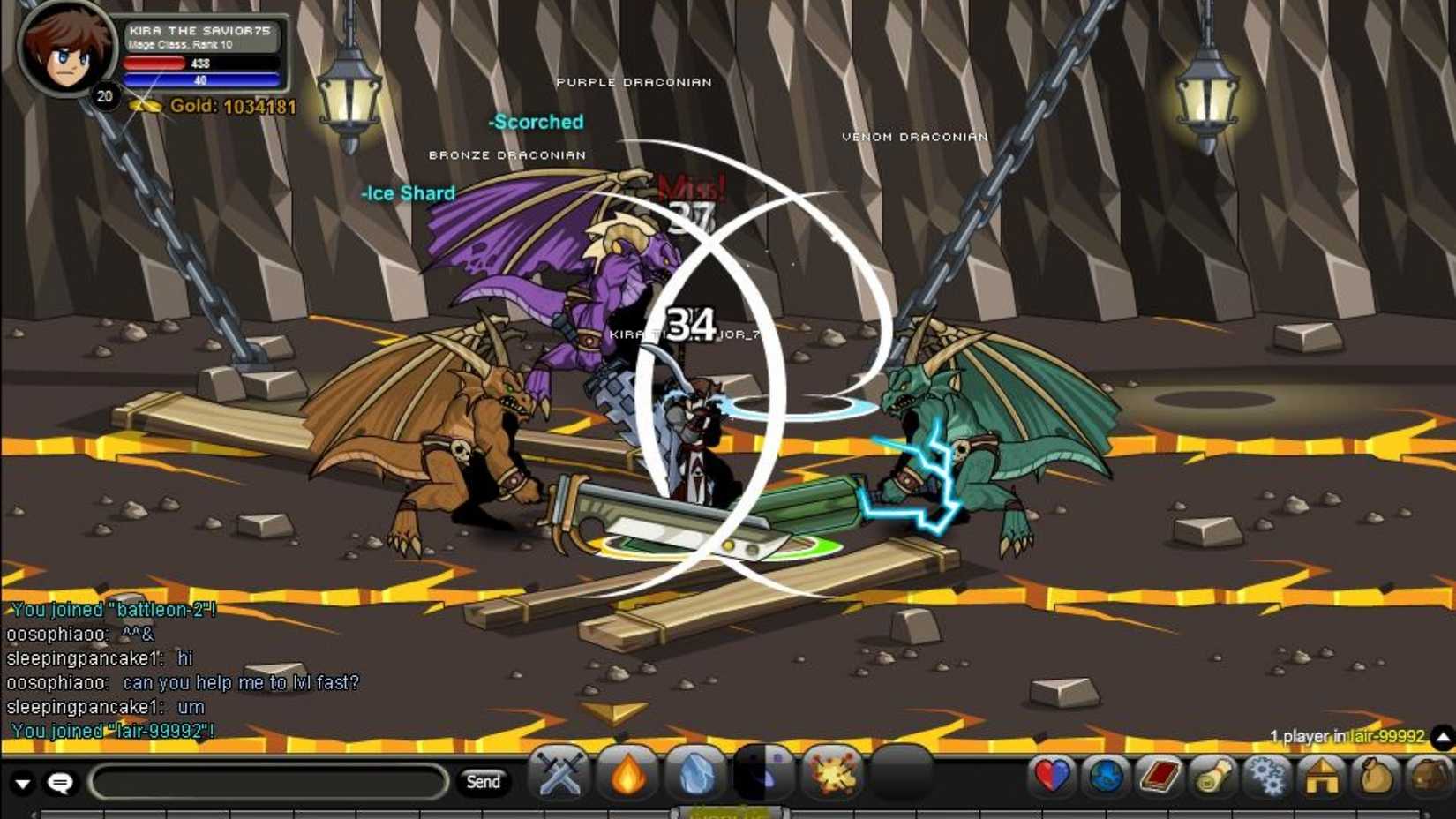Select the heart stats icon

point(1053,780)
